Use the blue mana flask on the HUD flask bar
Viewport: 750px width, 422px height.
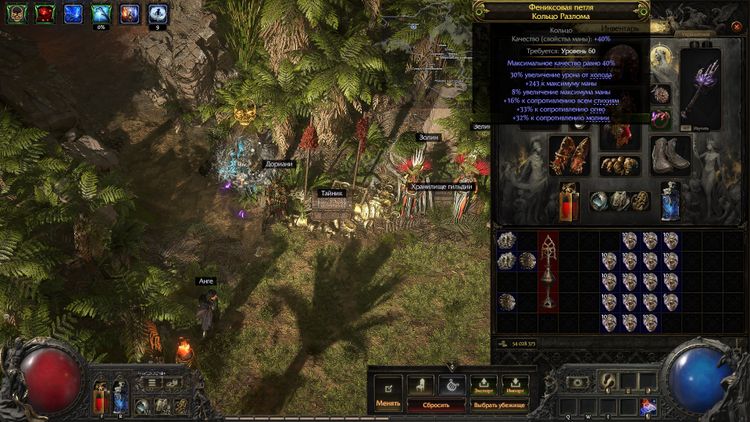[x=120, y=400]
